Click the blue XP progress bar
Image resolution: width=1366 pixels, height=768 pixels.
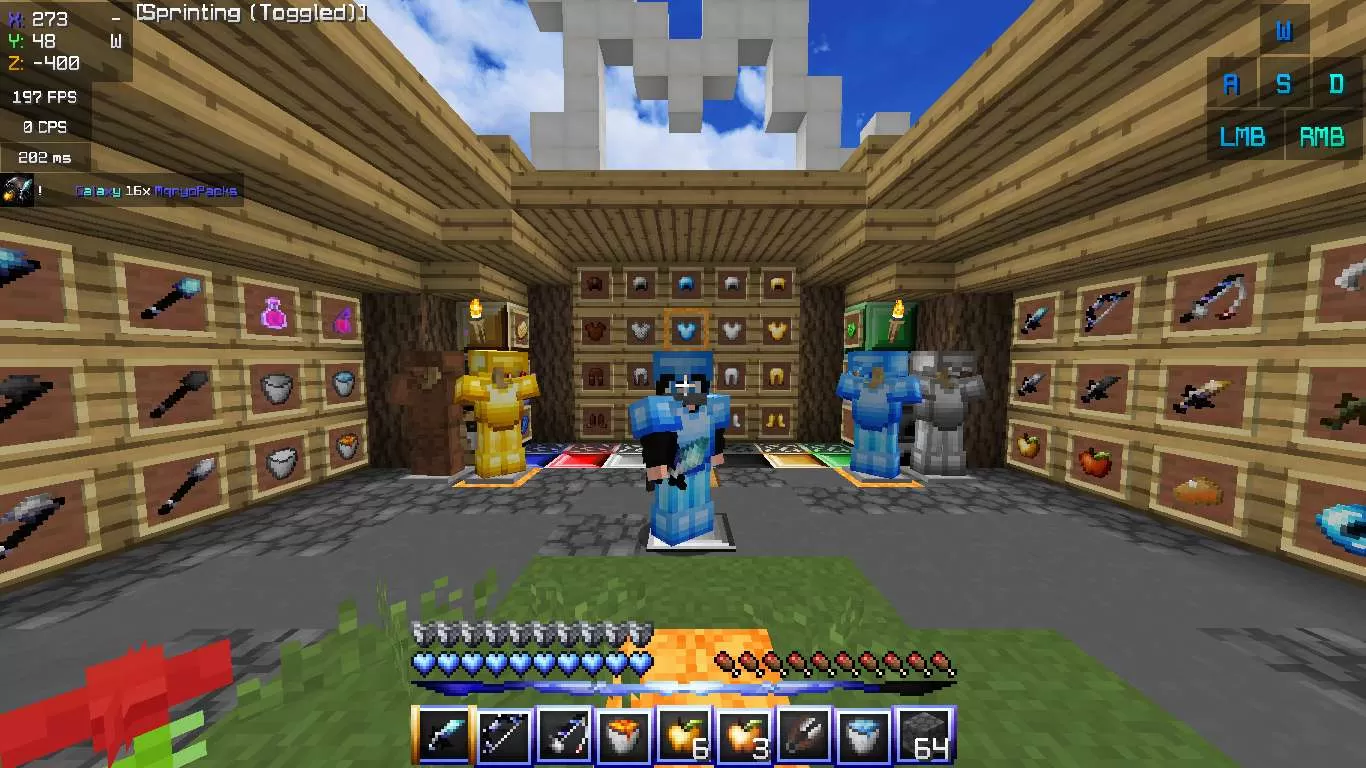[683, 686]
